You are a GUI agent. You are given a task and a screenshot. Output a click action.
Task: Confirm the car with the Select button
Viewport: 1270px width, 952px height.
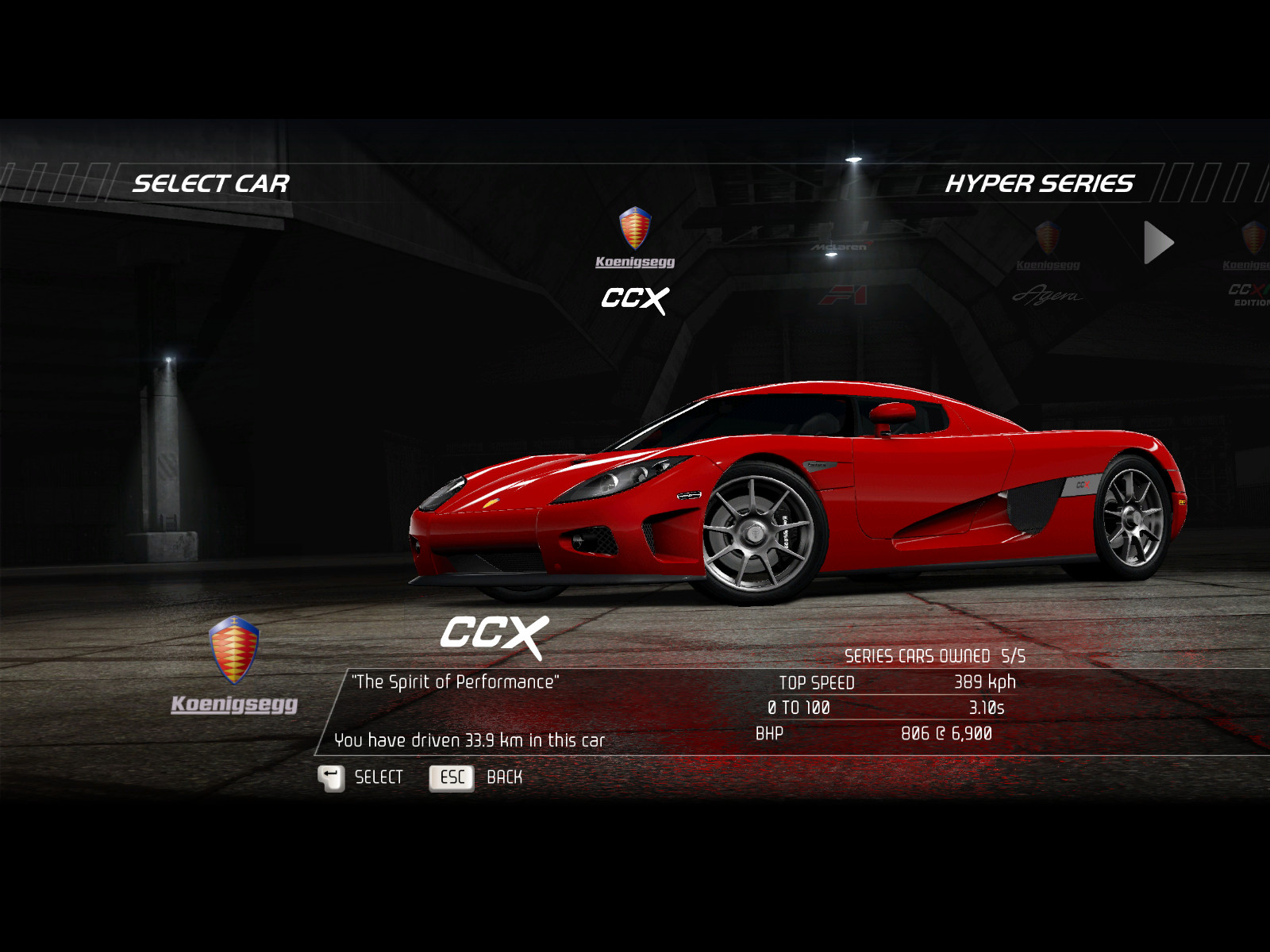pos(360,777)
